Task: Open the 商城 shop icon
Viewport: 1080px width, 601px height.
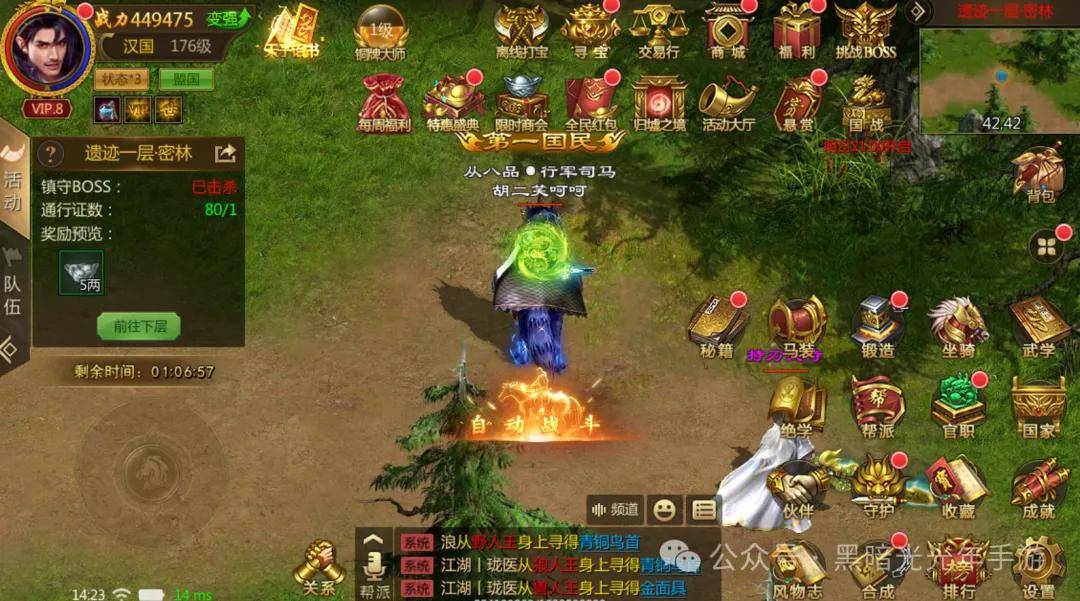Action: [x=727, y=28]
